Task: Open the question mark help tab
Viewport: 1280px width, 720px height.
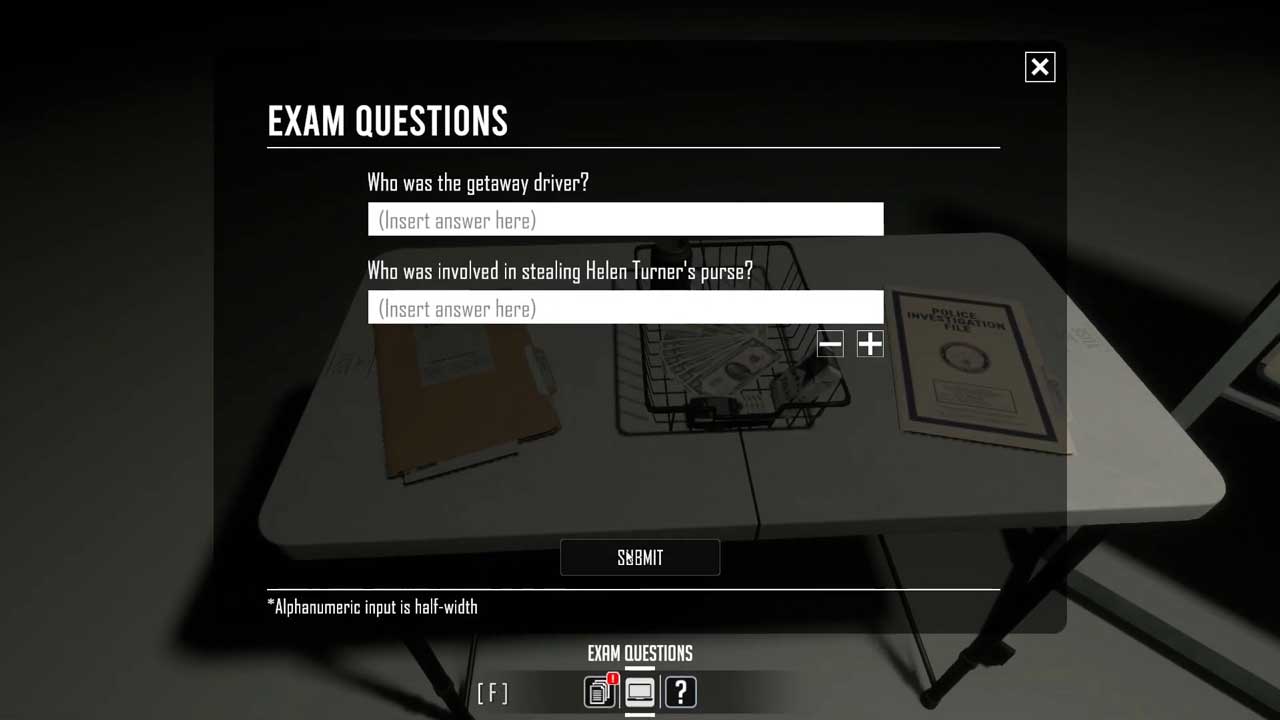Action: (x=680, y=692)
